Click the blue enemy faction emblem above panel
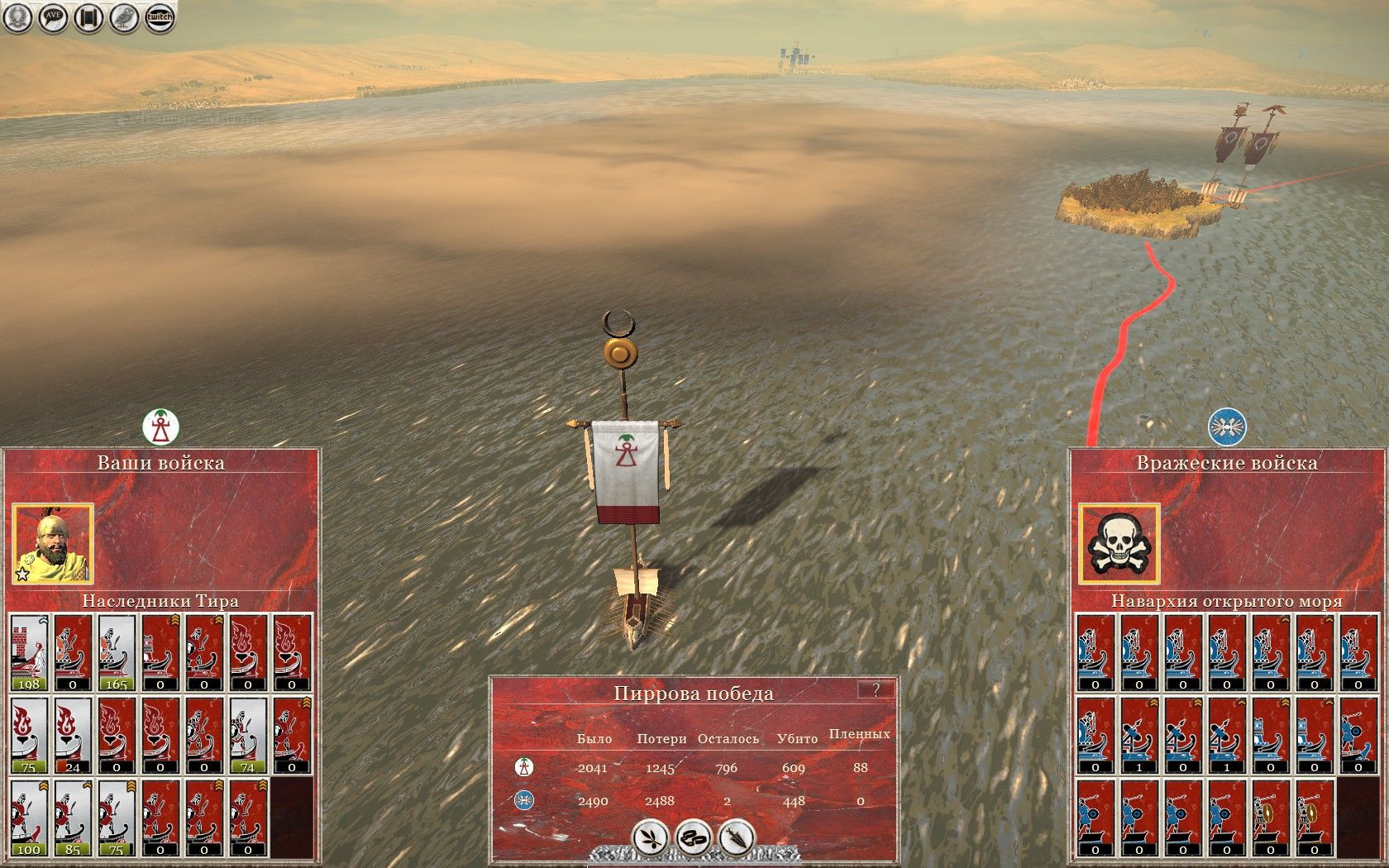 tap(1227, 427)
